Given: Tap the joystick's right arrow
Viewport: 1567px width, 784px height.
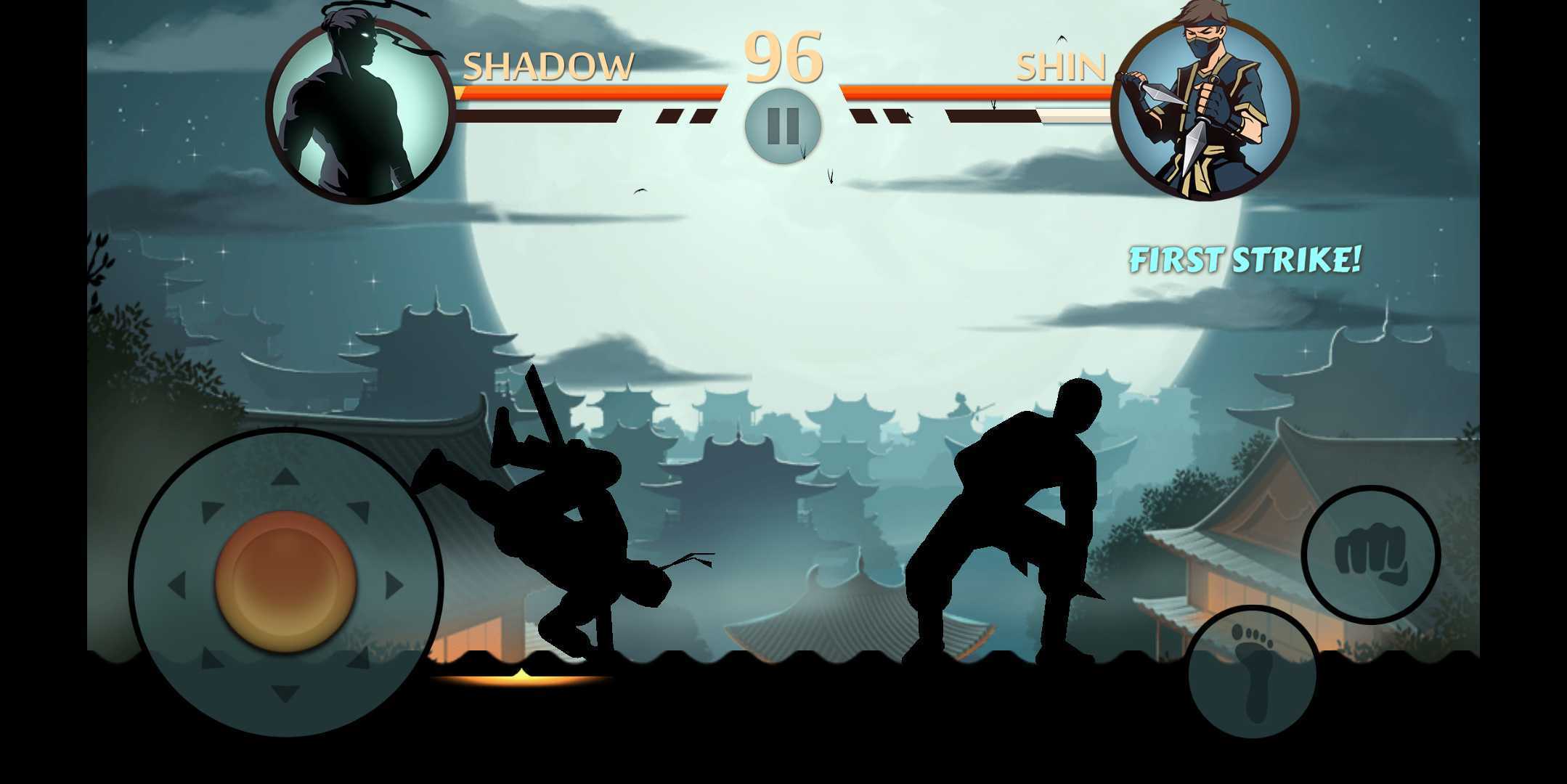Looking at the screenshot, I should 394,585.
